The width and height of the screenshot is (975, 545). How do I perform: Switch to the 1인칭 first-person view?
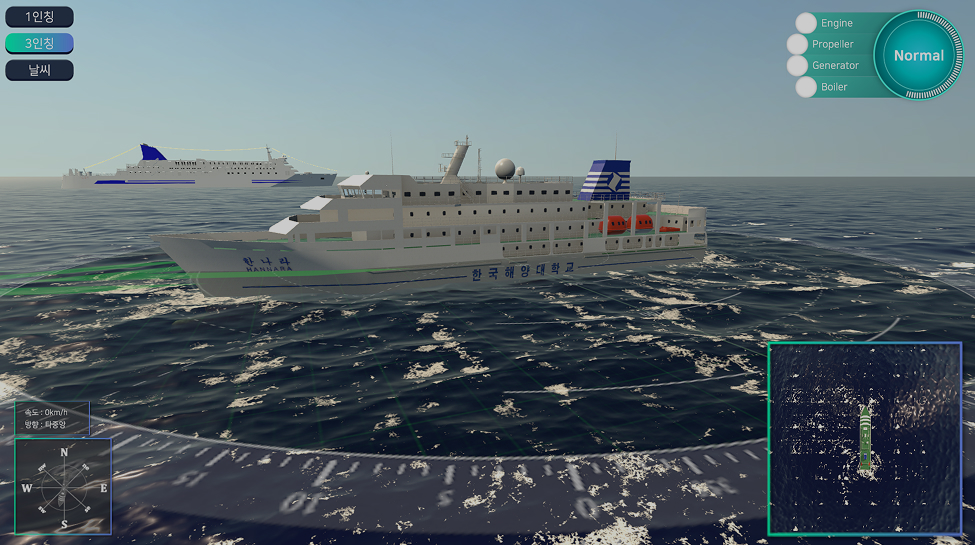point(39,17)
